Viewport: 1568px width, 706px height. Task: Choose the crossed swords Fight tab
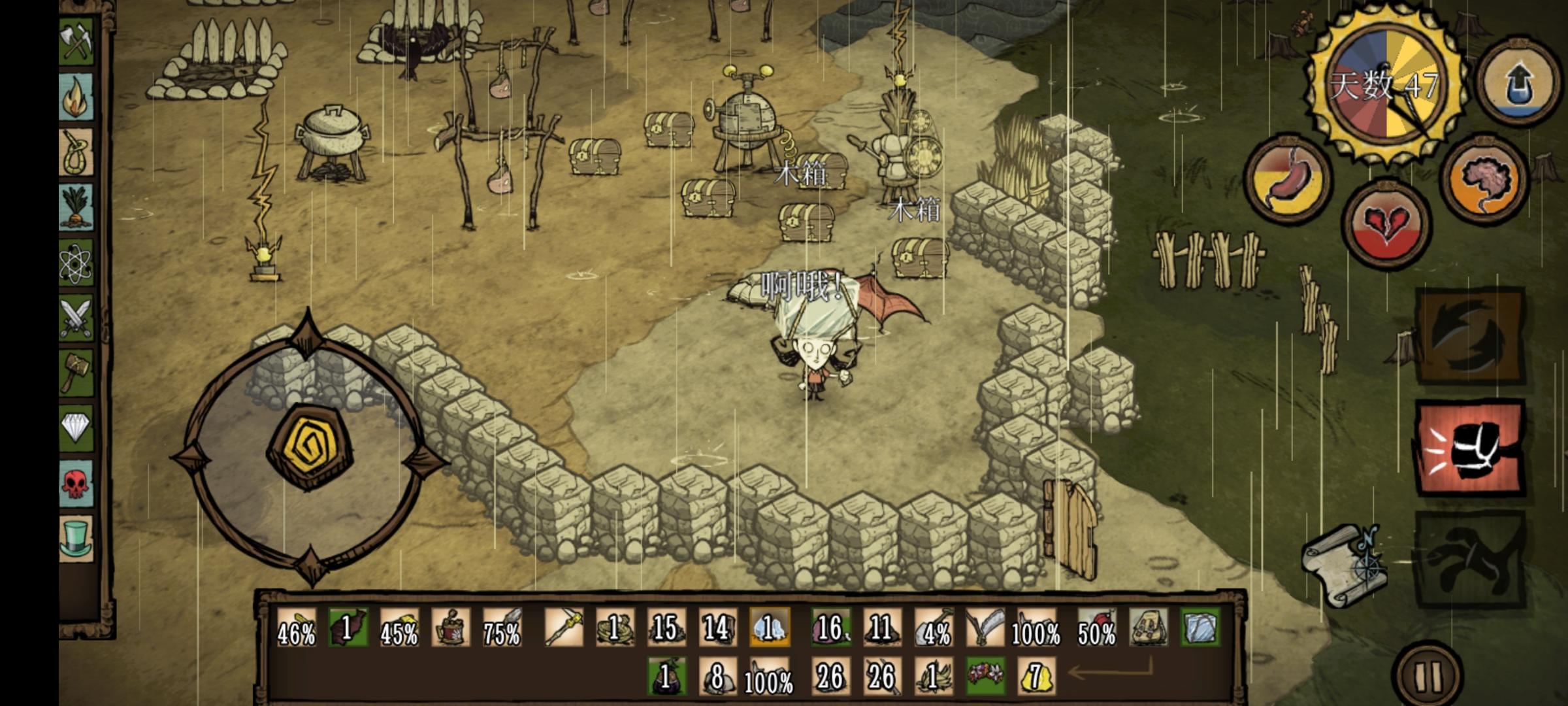[77, 318]
